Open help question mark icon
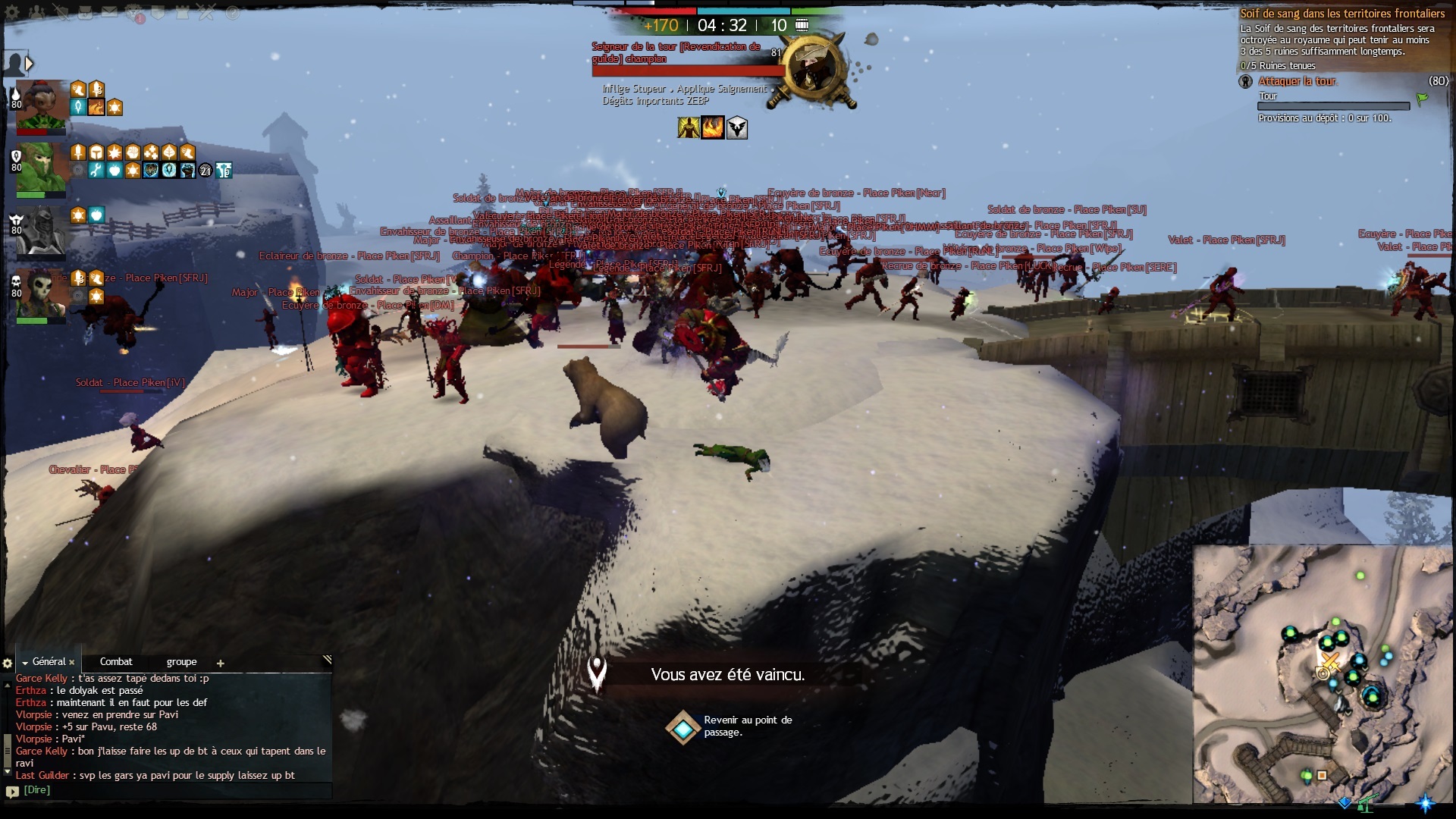1456x819 pixels. [232, 12]
